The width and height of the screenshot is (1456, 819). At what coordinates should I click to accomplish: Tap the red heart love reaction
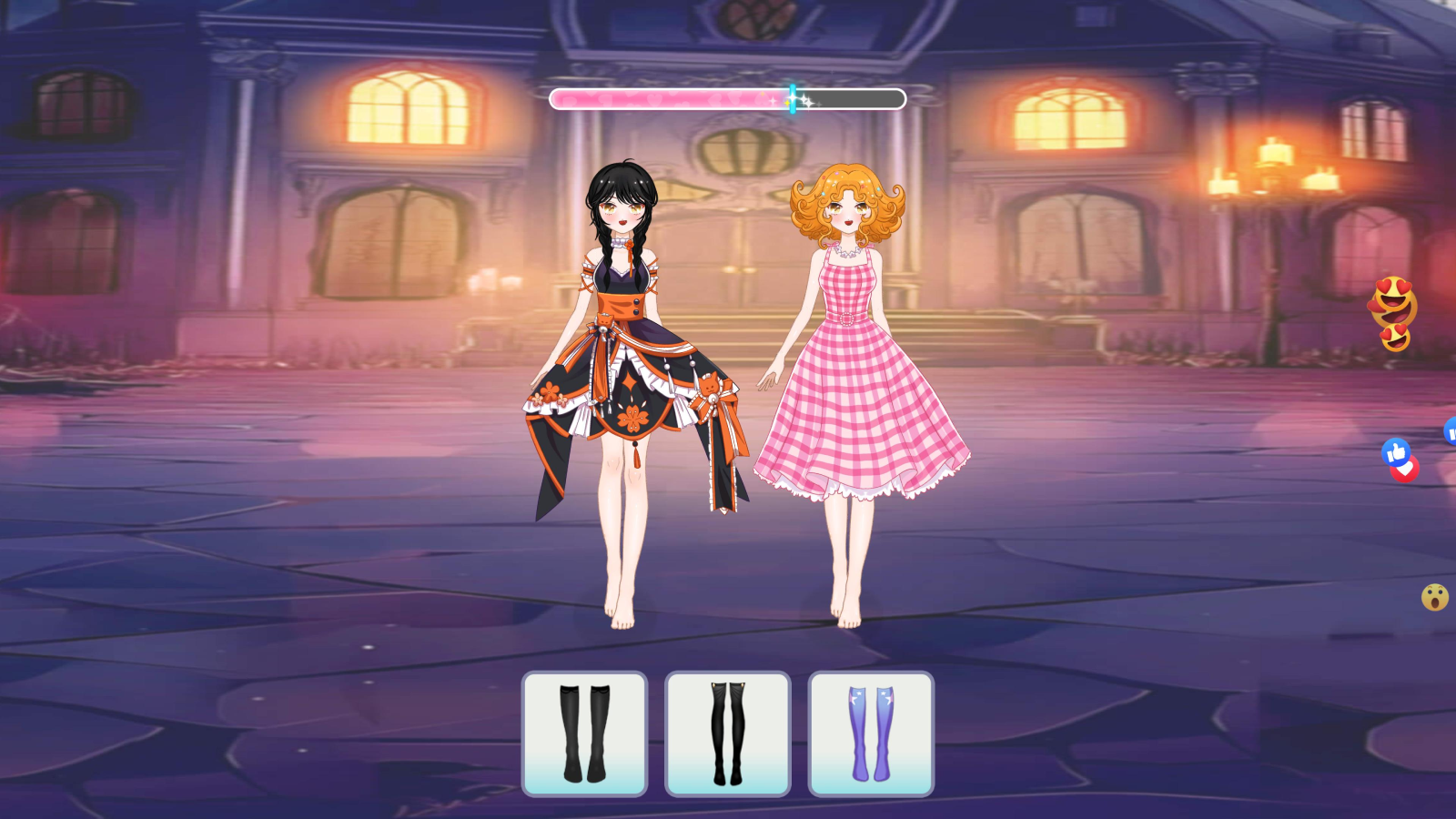(x=1405, y=471)
